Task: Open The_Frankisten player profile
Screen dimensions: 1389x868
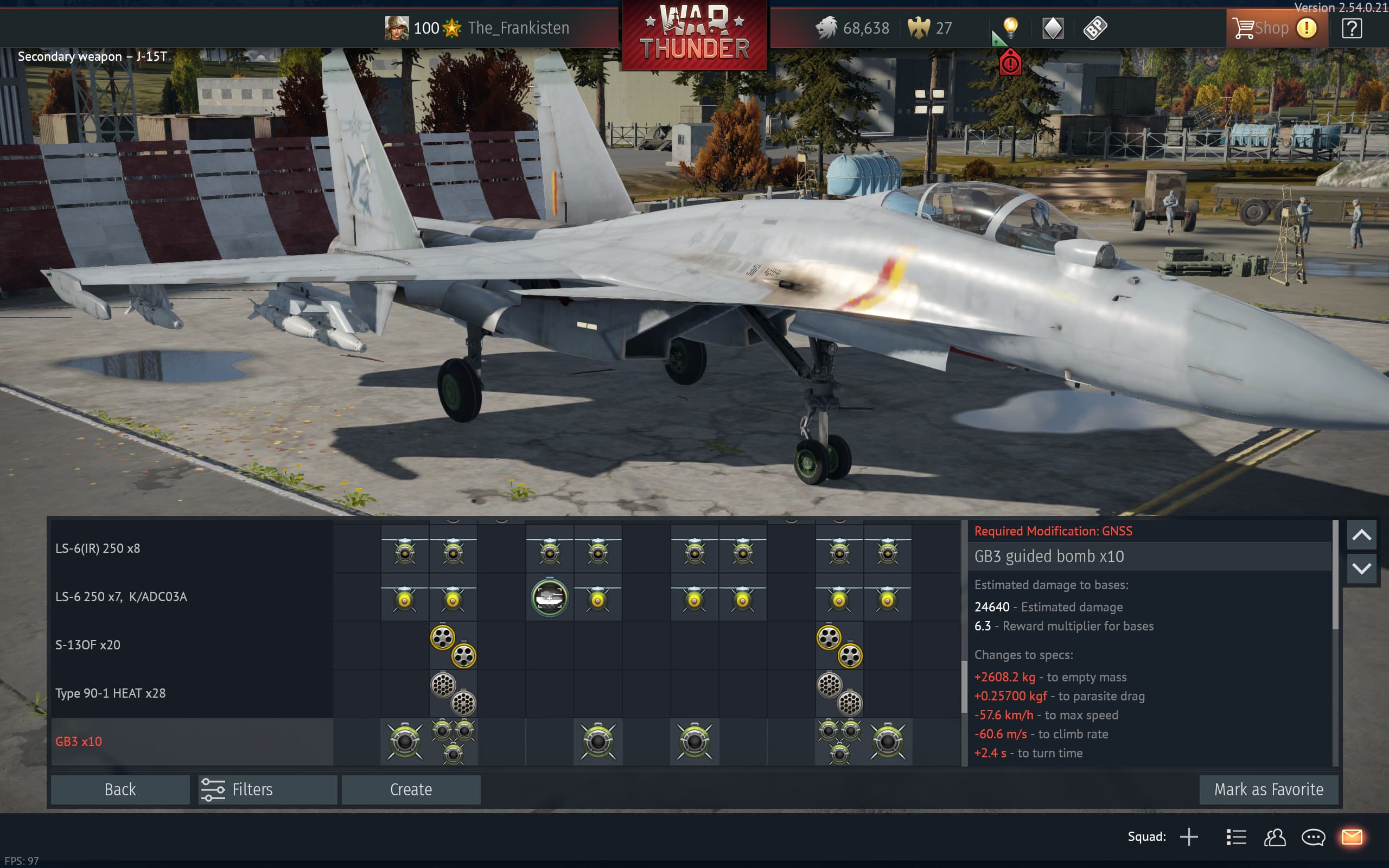Action: point(518,28)
